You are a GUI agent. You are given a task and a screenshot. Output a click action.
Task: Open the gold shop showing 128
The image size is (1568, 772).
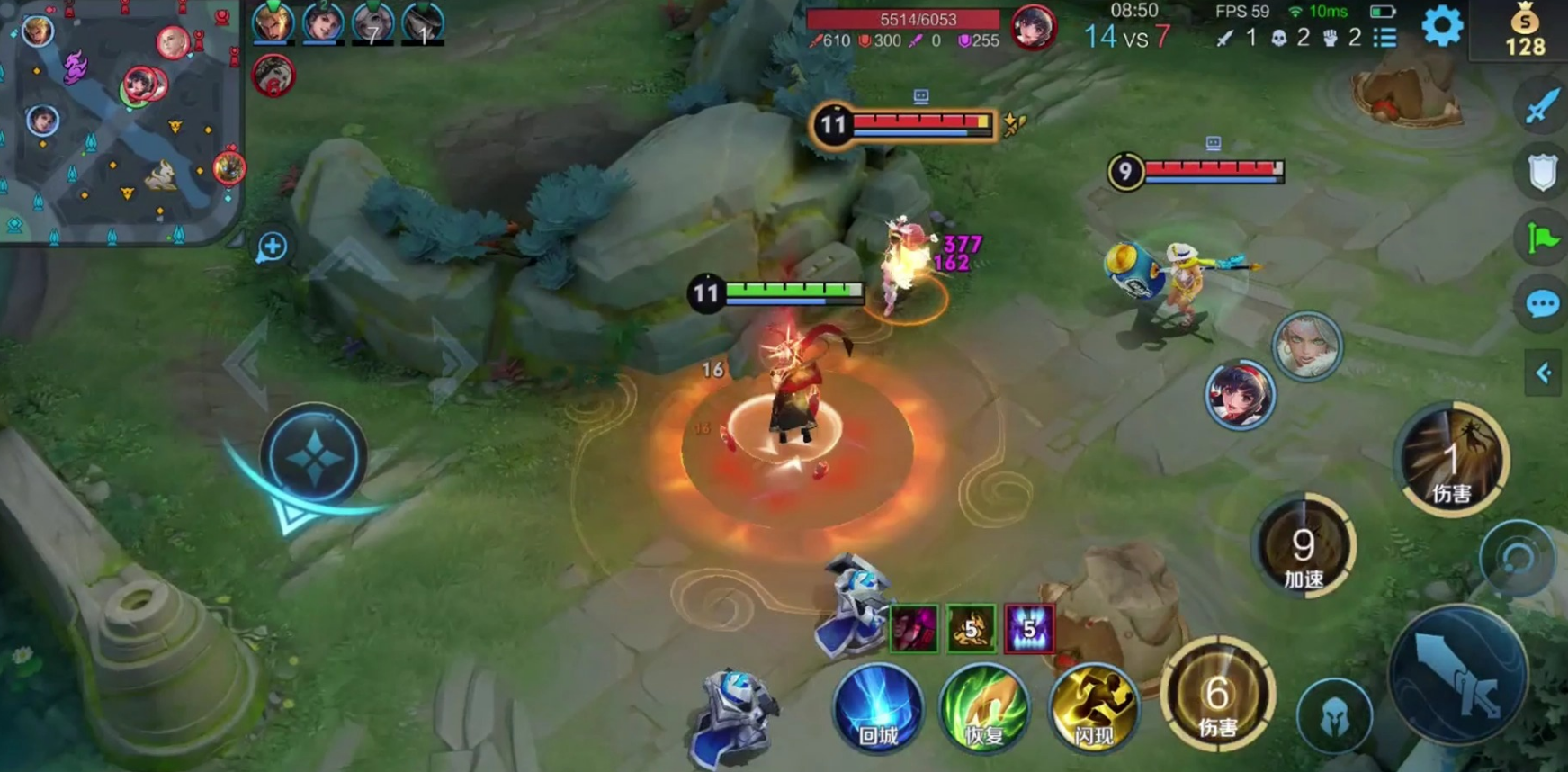pos(1525,31)
